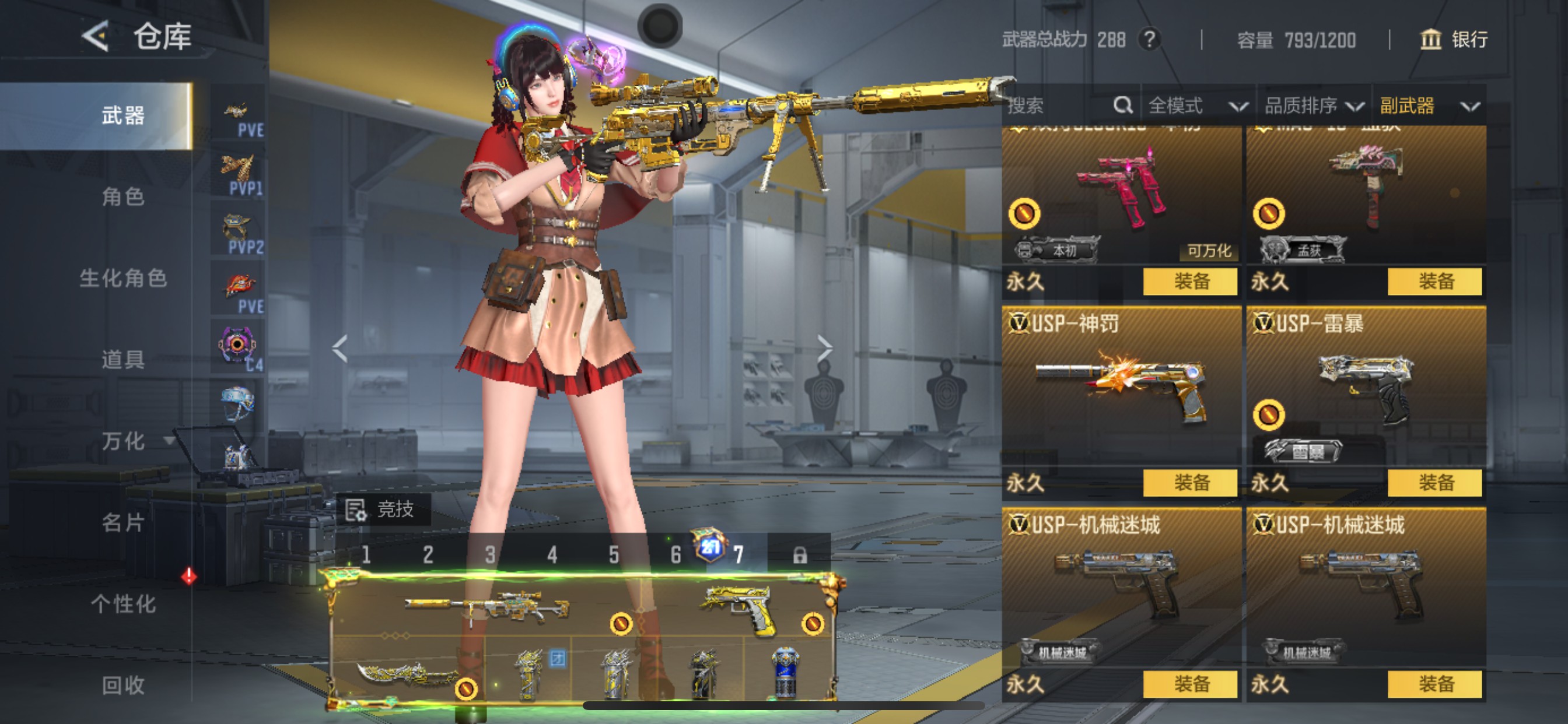This screenshot has width=1568, height=724.
Task: Open the 银行 bank
Action: click(x=1454, y=40)
